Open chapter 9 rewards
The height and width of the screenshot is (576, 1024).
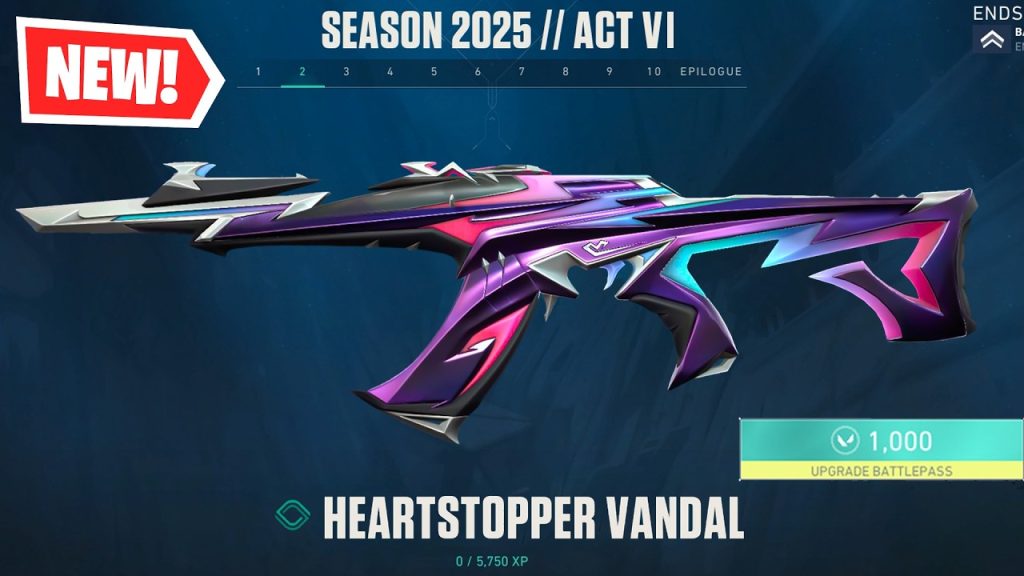click(x=610, y=72)
